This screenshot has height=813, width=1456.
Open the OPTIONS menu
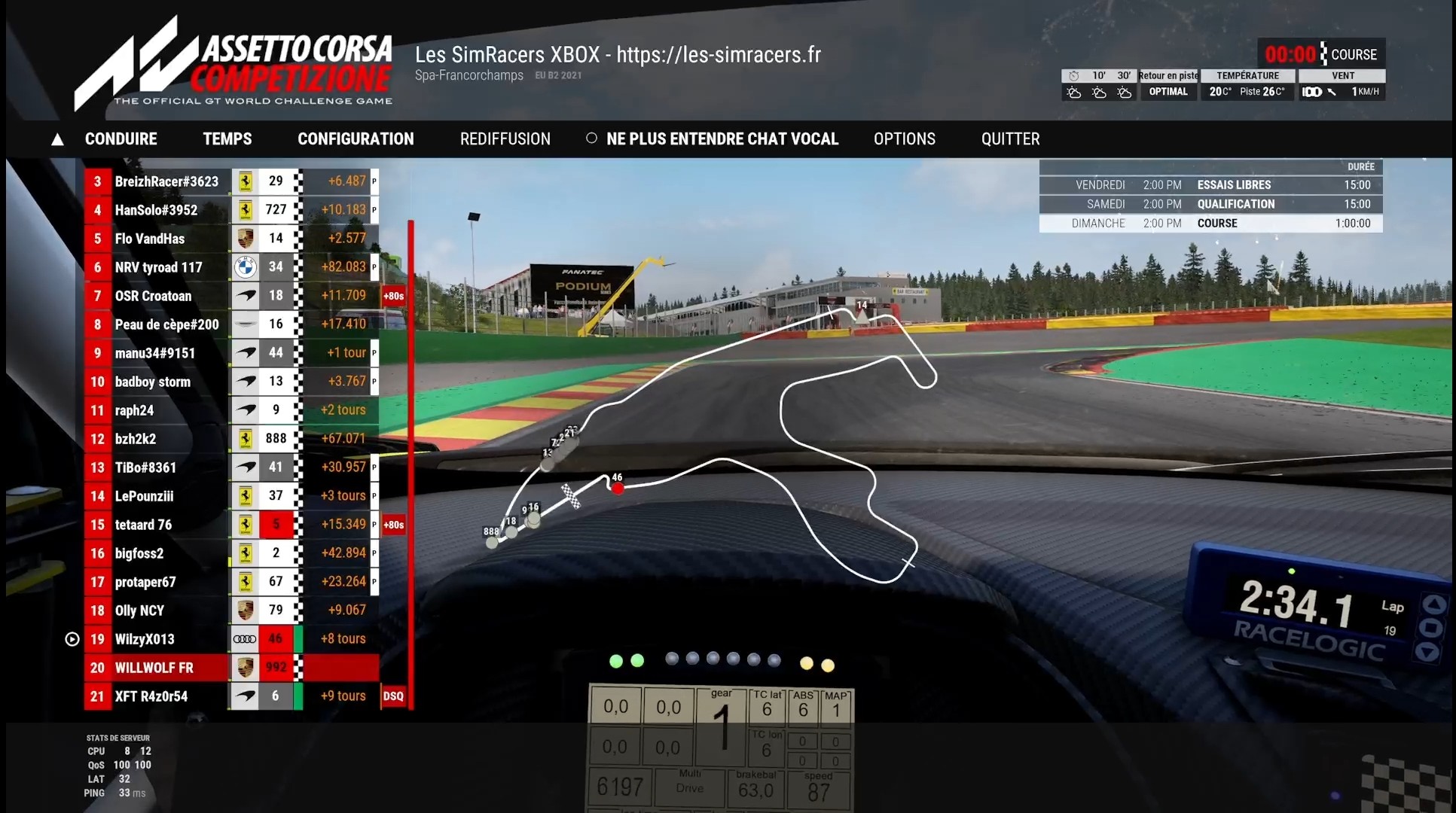click(x=904, y=139)
